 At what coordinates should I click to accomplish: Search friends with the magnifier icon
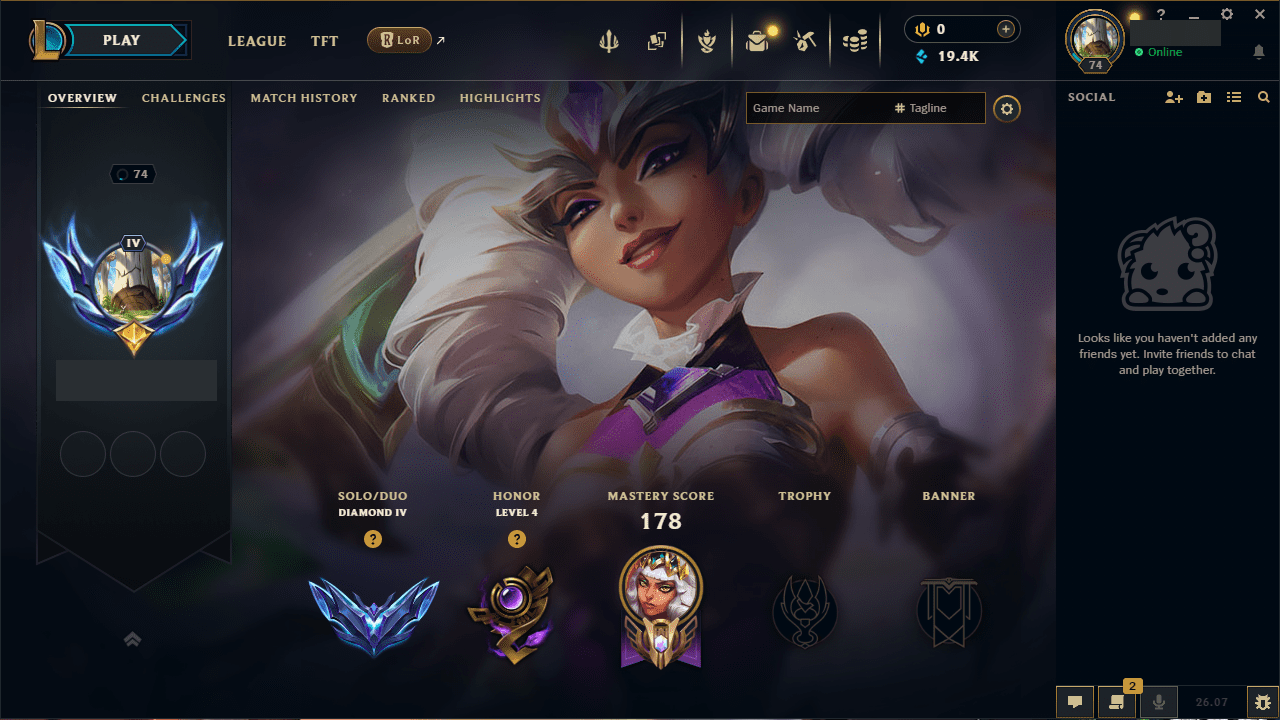coord(1264,97)
